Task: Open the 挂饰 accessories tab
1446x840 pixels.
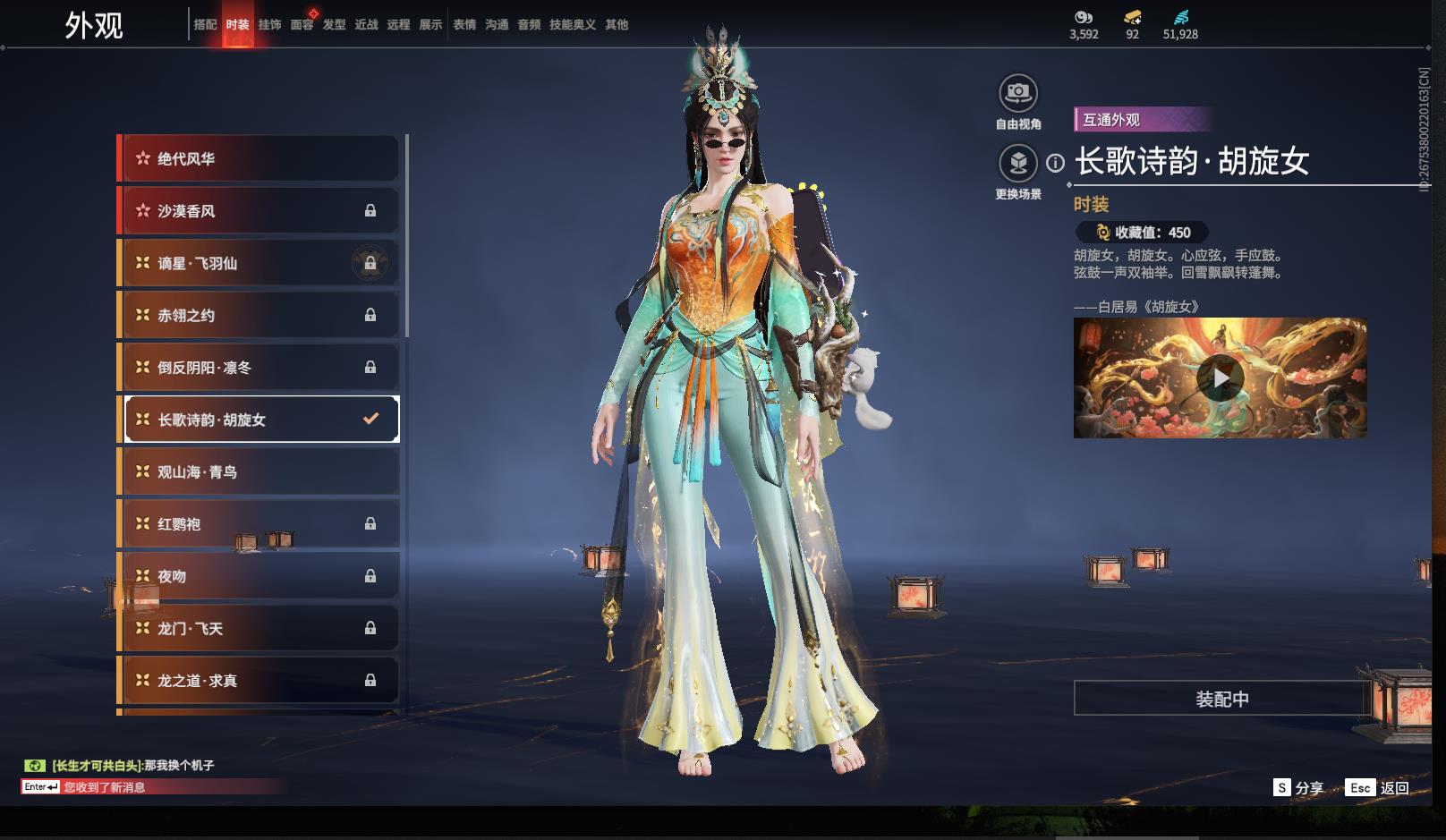Action: pyautogui.click(x=269, y=25)
